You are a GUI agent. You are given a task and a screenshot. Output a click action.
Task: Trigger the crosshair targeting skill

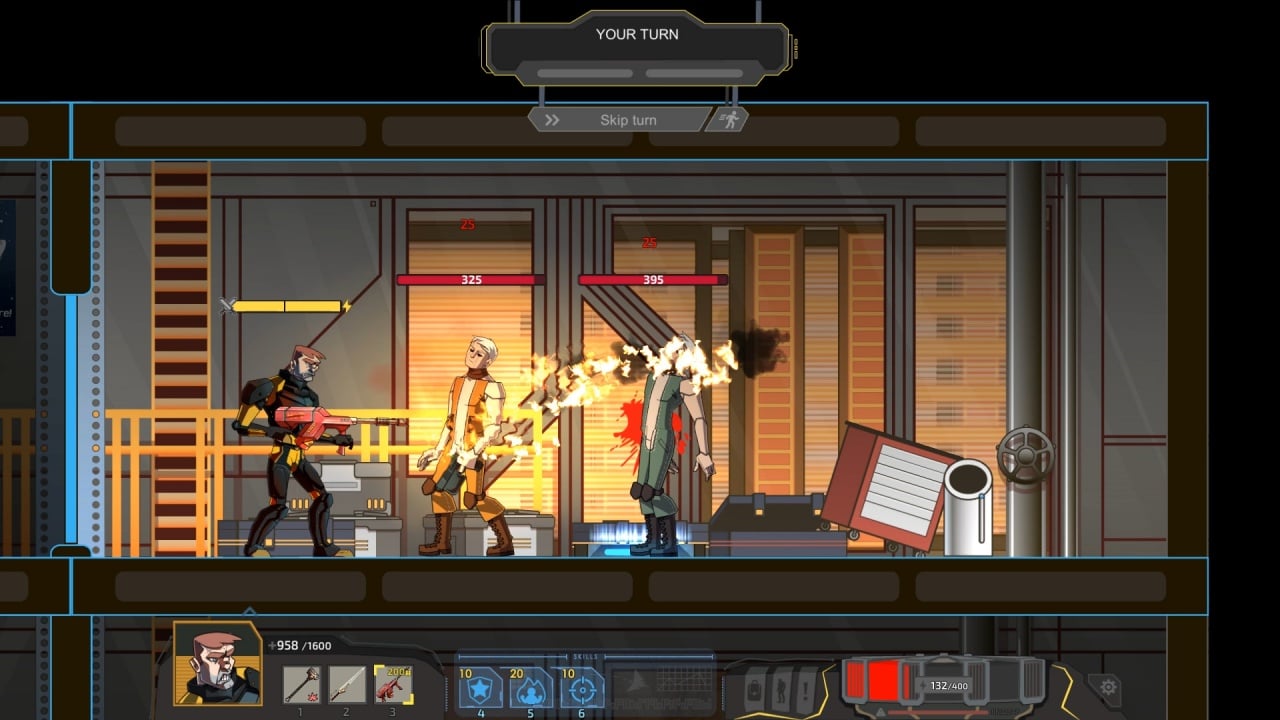(x=582, y=688)
